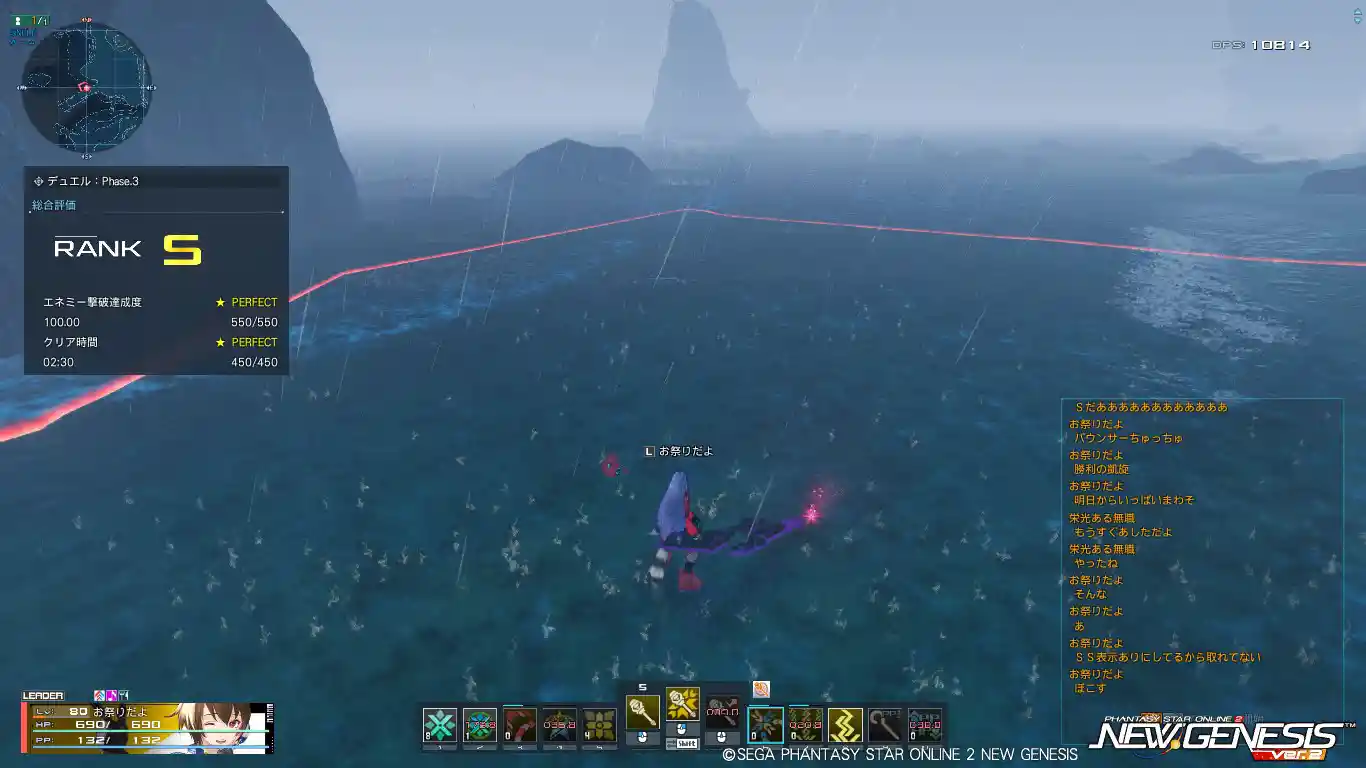Image resolution: width=1366 pixels, height=768 pixels.
Task: Click the yellow photon art icon bound to Shift
Action: coord(681,706)
